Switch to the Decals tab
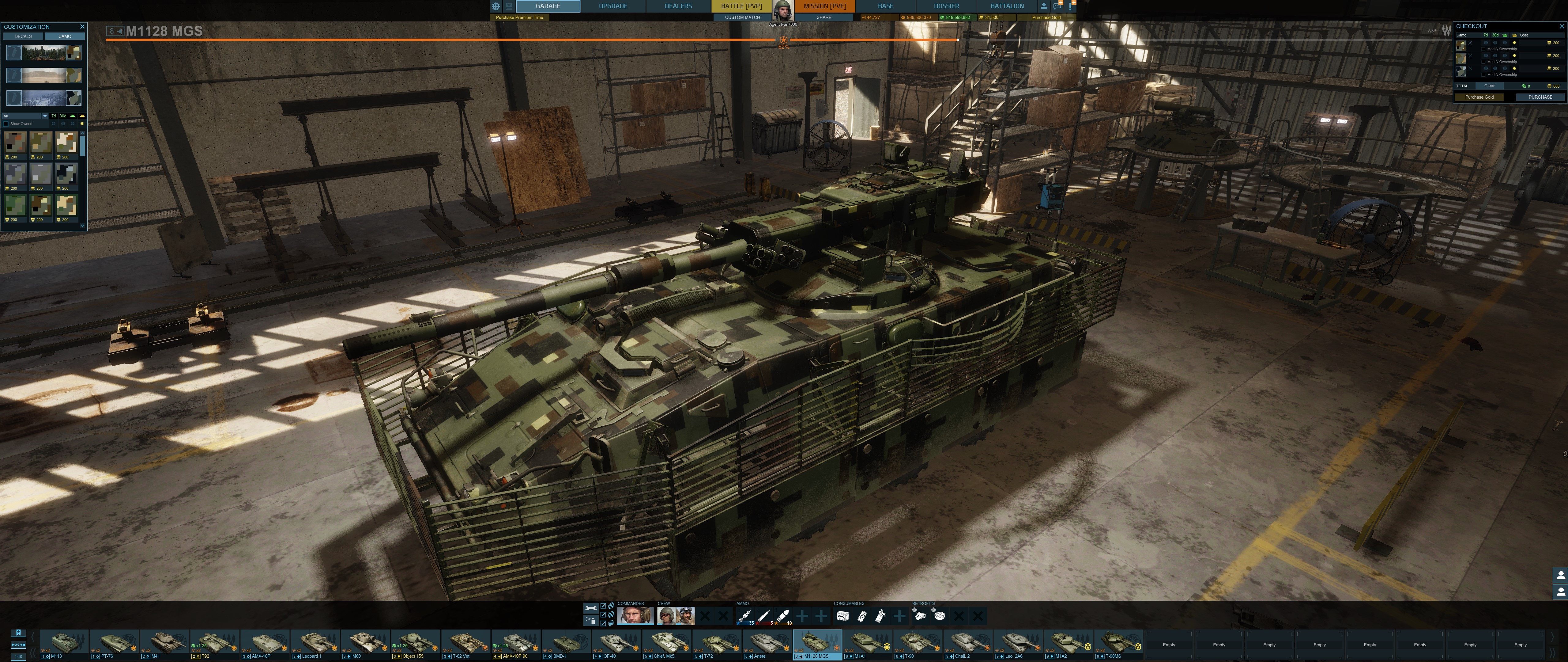Viewport: 1568px width, 662px height. pos(23,36)
